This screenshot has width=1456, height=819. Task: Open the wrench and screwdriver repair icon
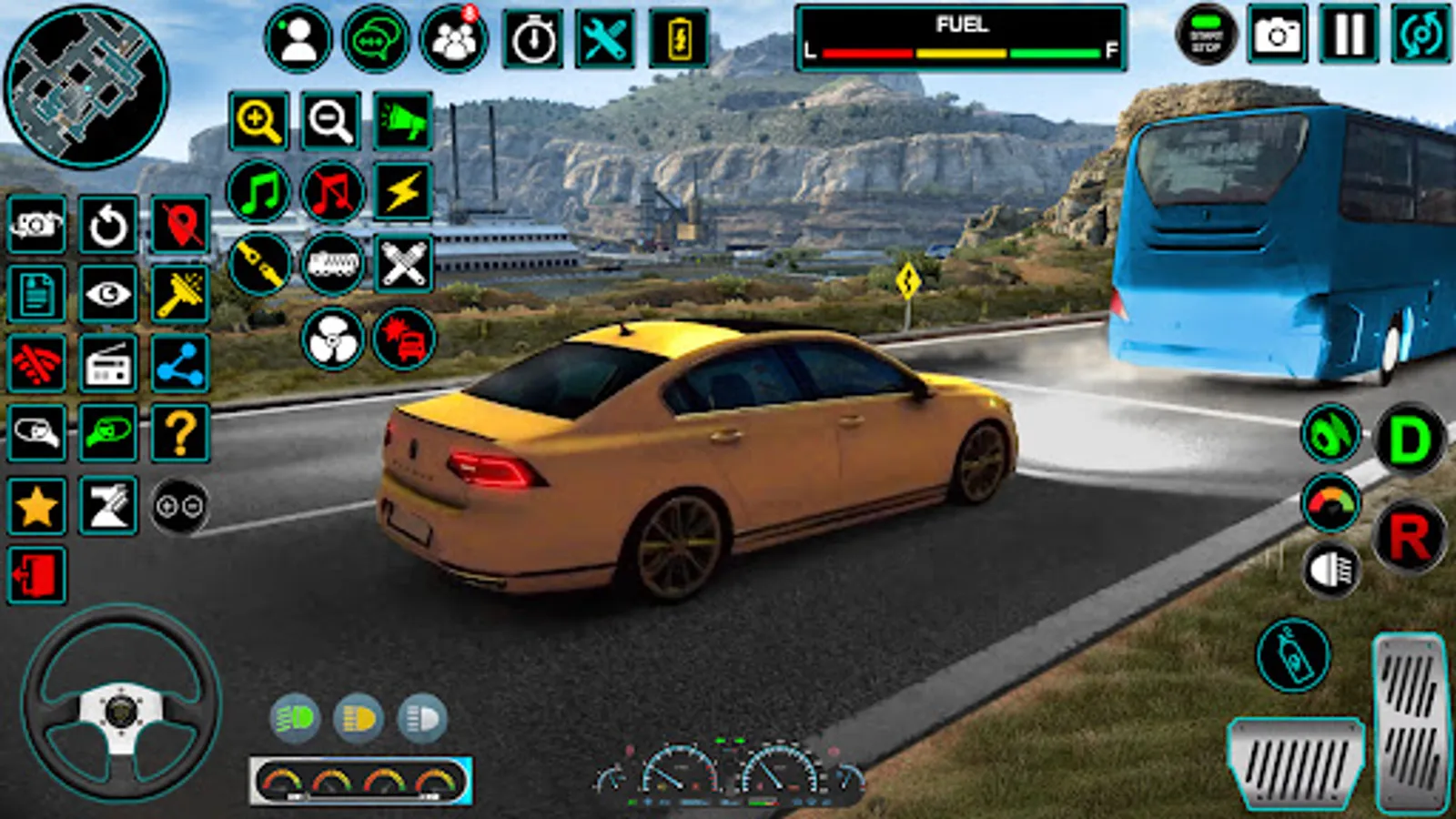click(x=605, y=39)
